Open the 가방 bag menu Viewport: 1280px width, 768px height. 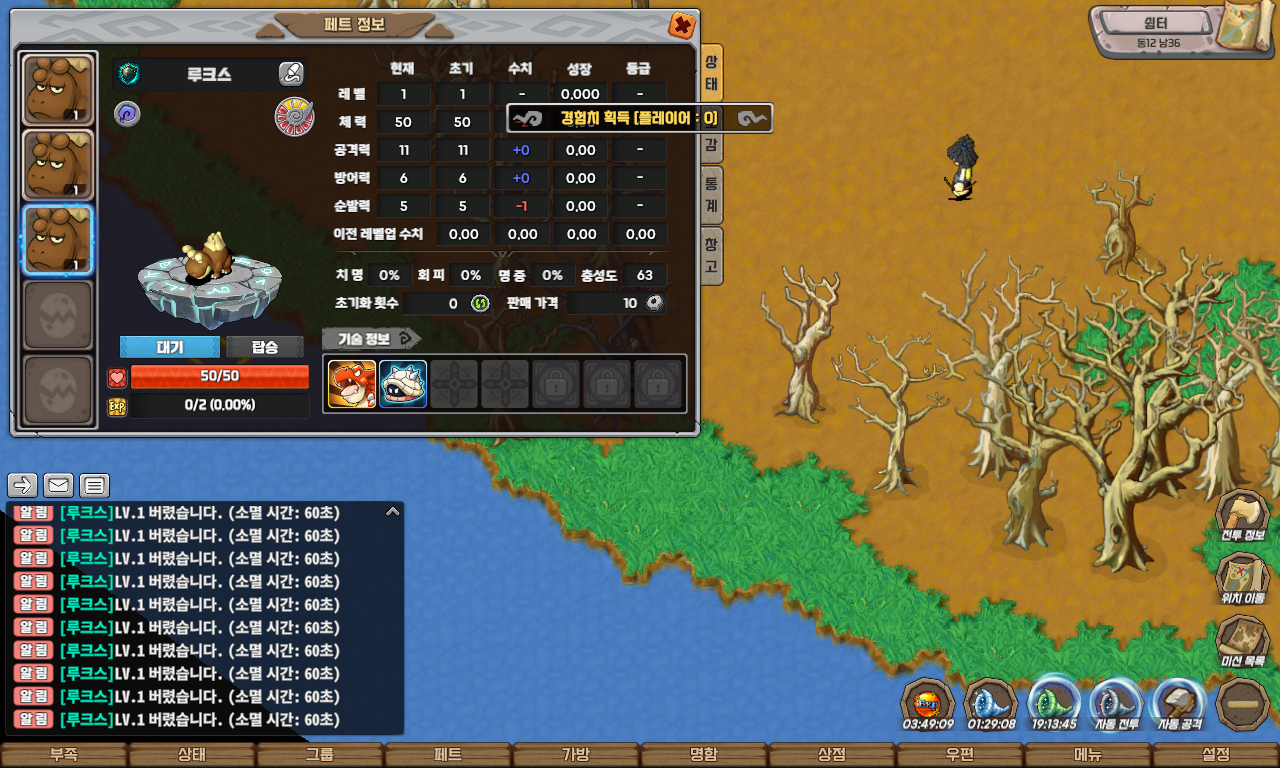coord(576,755)
